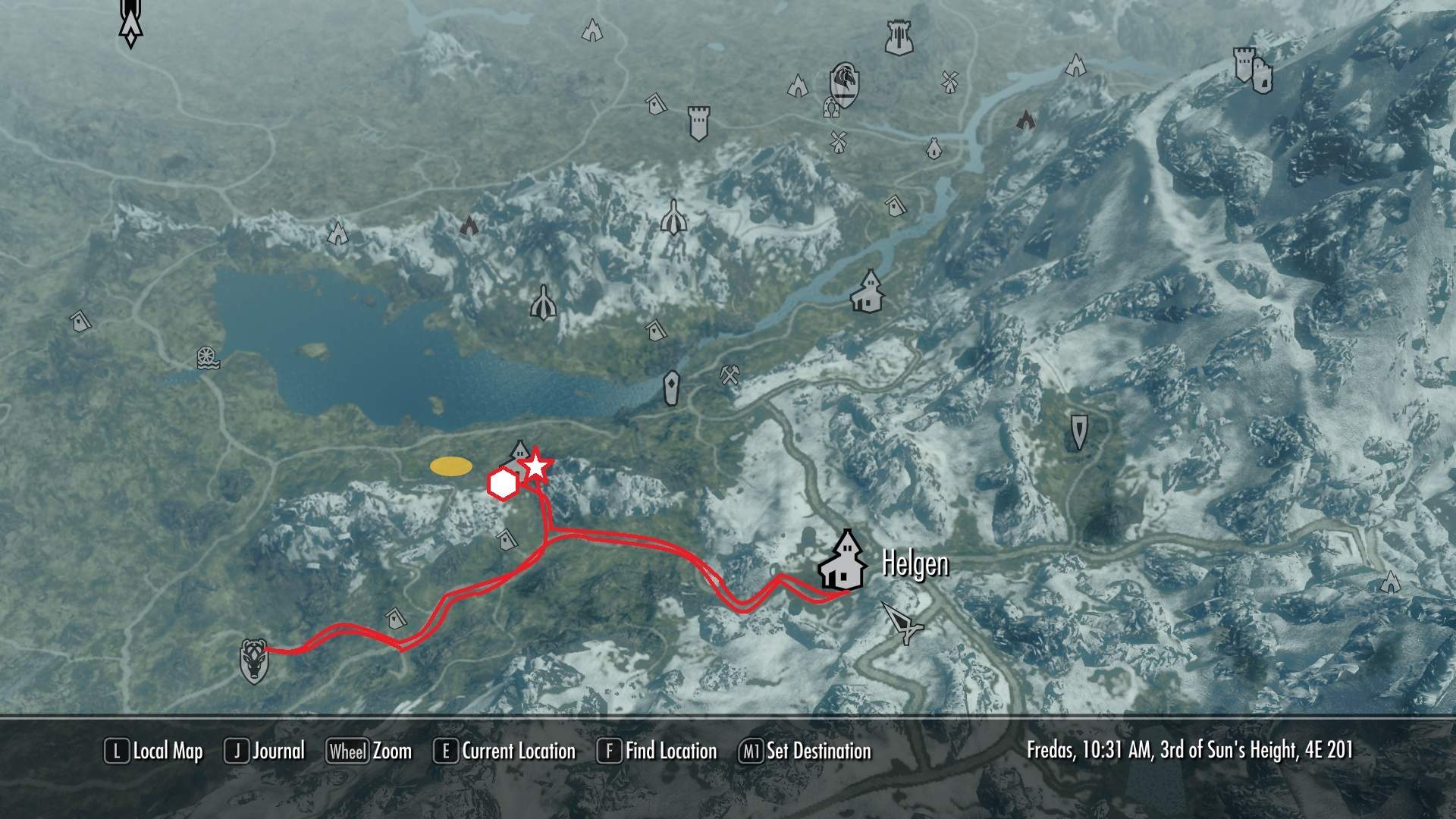Select the player arrow marker near Helgen

click(902, 622)
